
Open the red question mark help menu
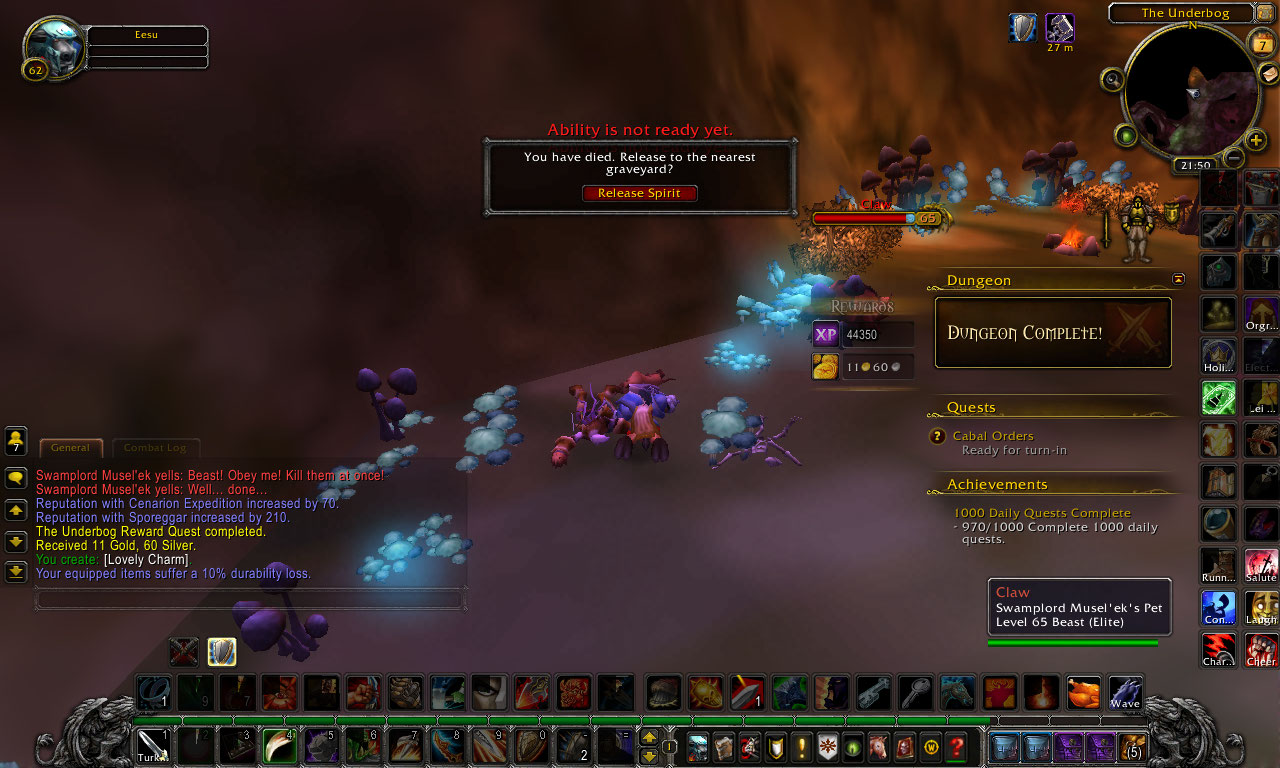tap(956, 746)
